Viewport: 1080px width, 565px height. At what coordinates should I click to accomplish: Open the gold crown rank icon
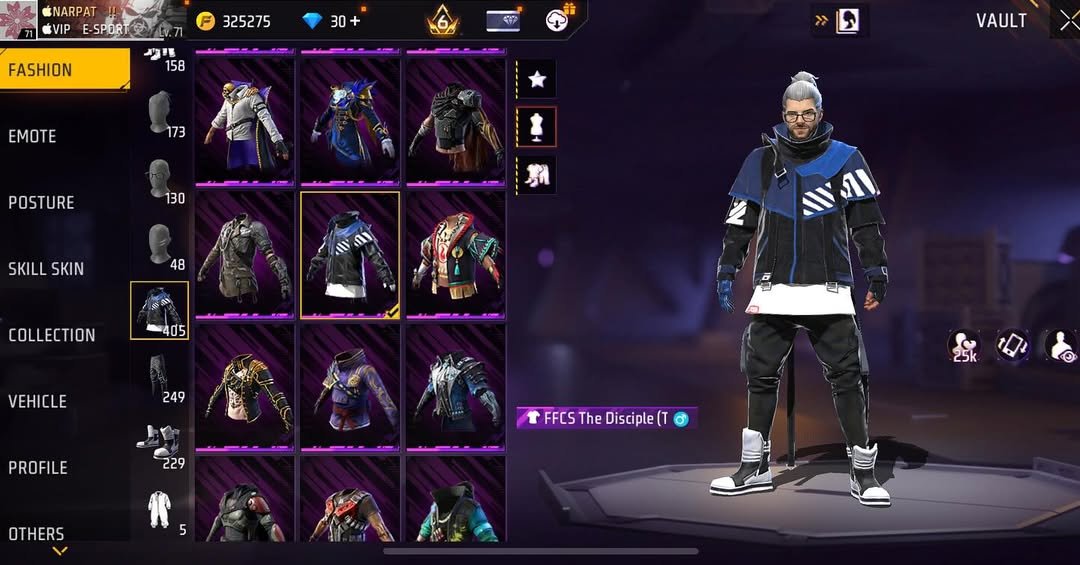(442, 20)
